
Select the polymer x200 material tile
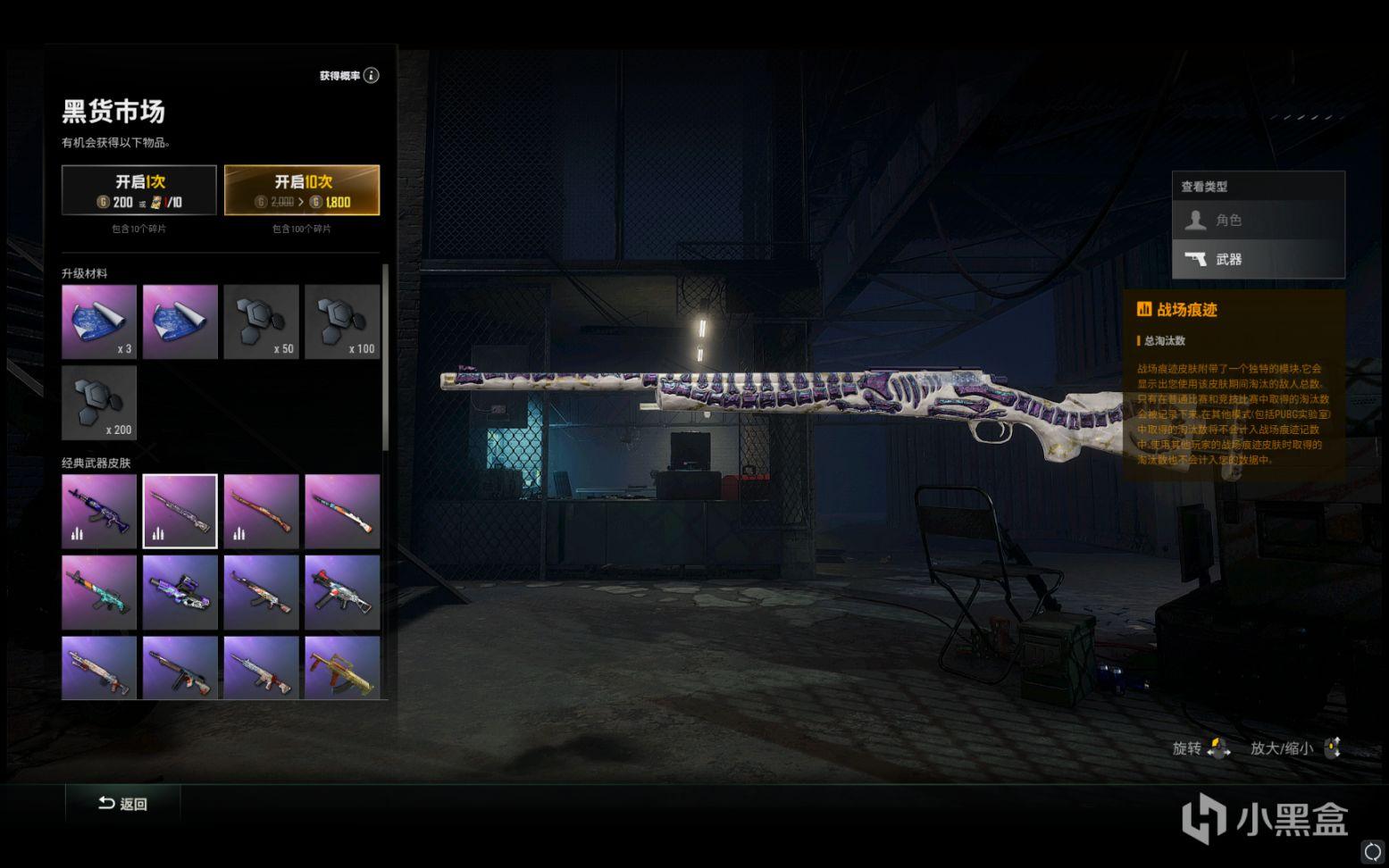tap(99, 403)
